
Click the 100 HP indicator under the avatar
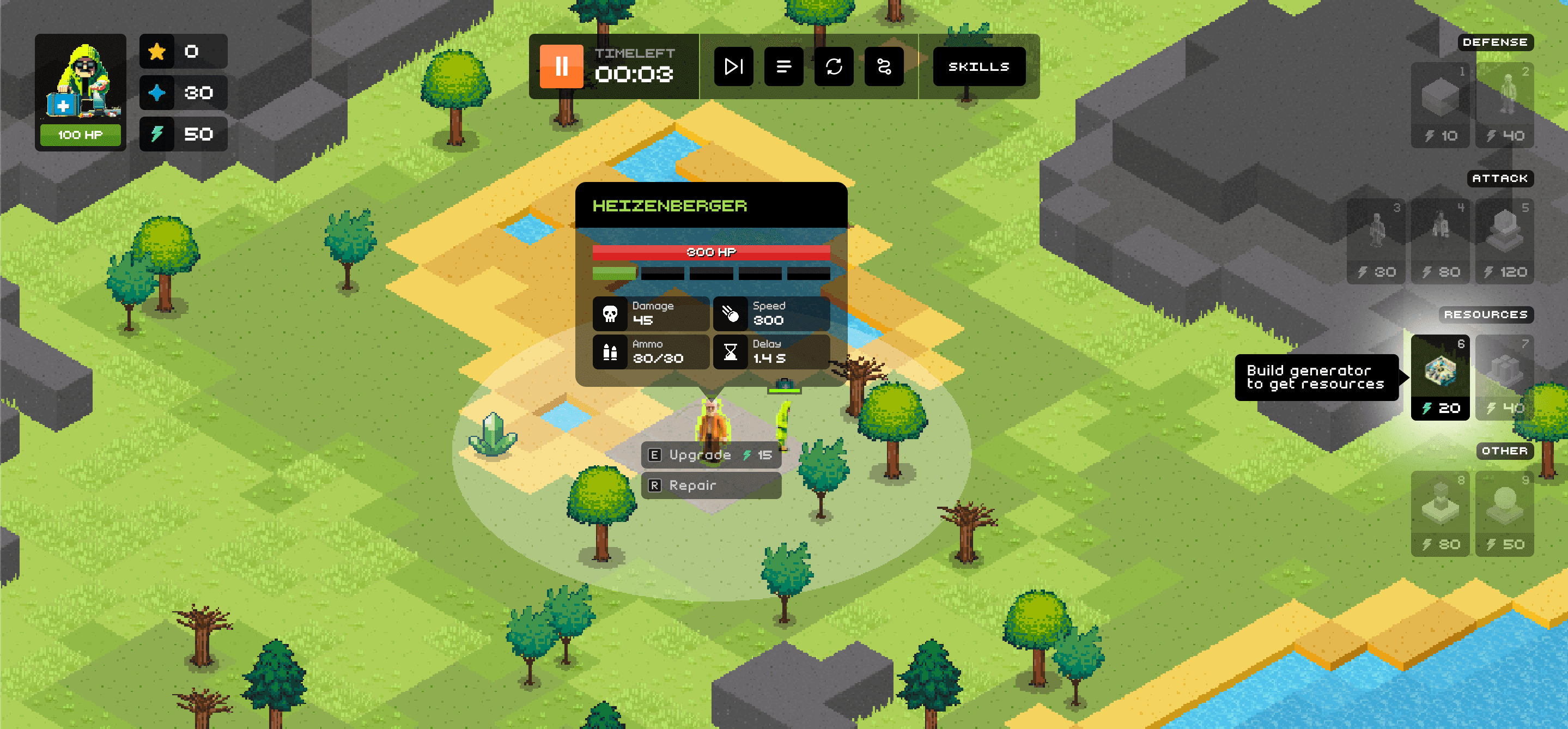click(81, 135)
